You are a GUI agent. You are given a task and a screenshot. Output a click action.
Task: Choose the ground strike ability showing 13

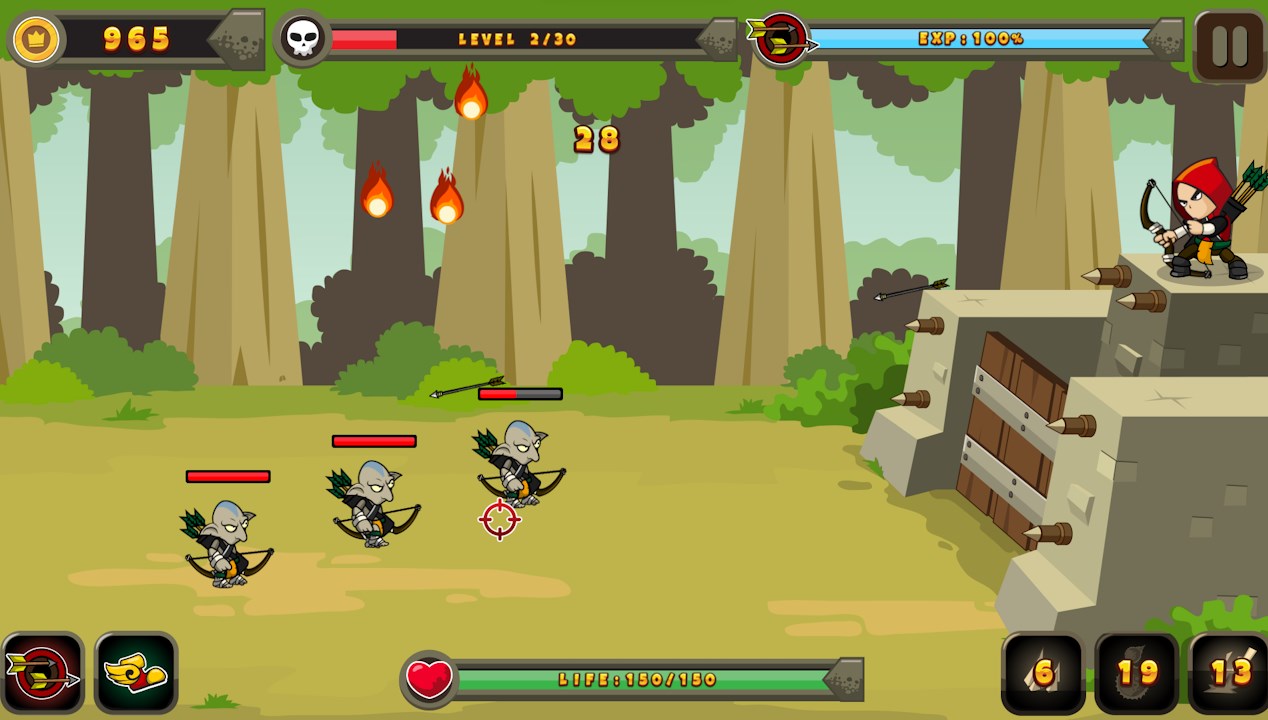click(x=1229, y=673)
